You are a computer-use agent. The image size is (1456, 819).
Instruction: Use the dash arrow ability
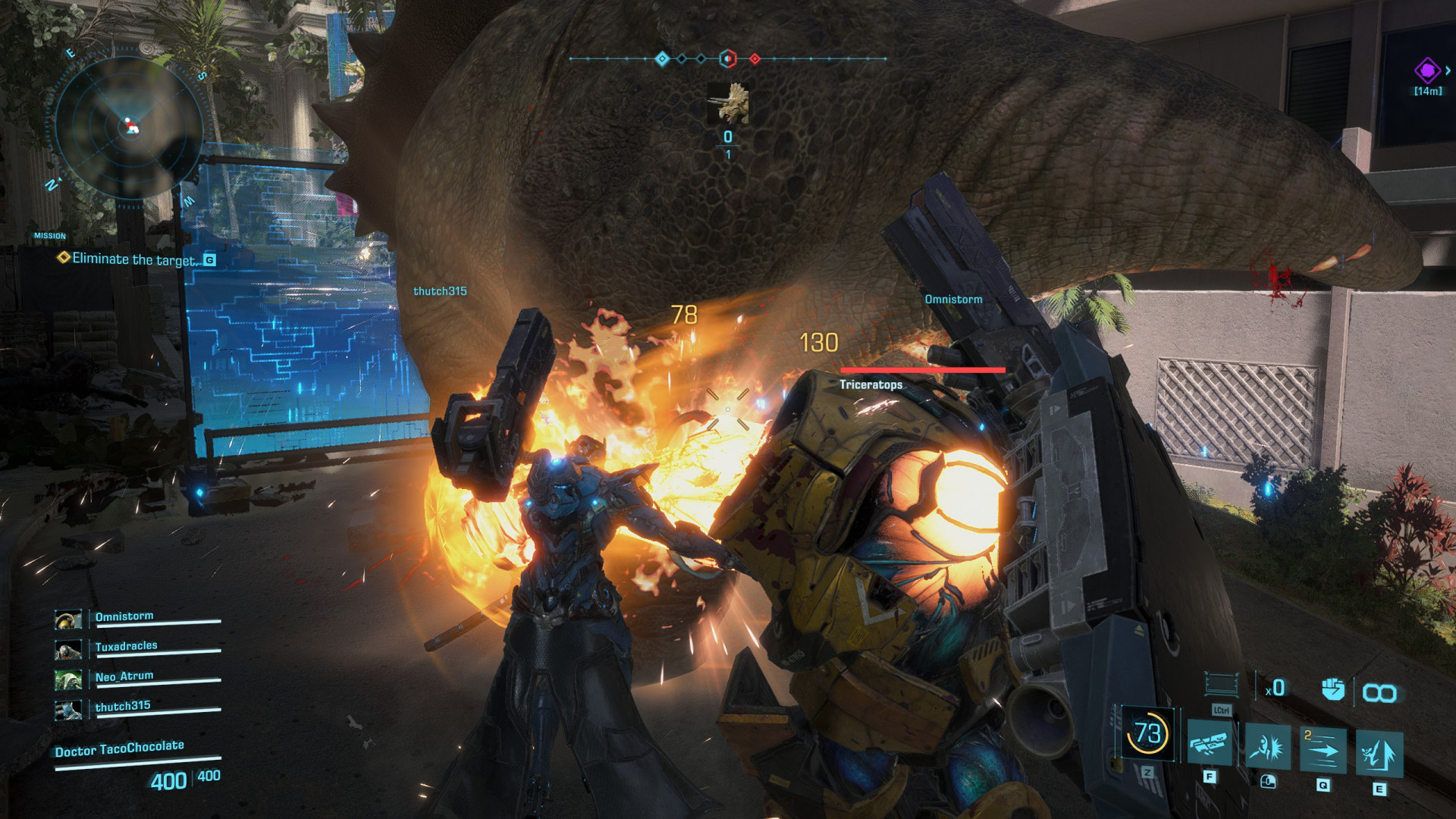coord(1323,751)
